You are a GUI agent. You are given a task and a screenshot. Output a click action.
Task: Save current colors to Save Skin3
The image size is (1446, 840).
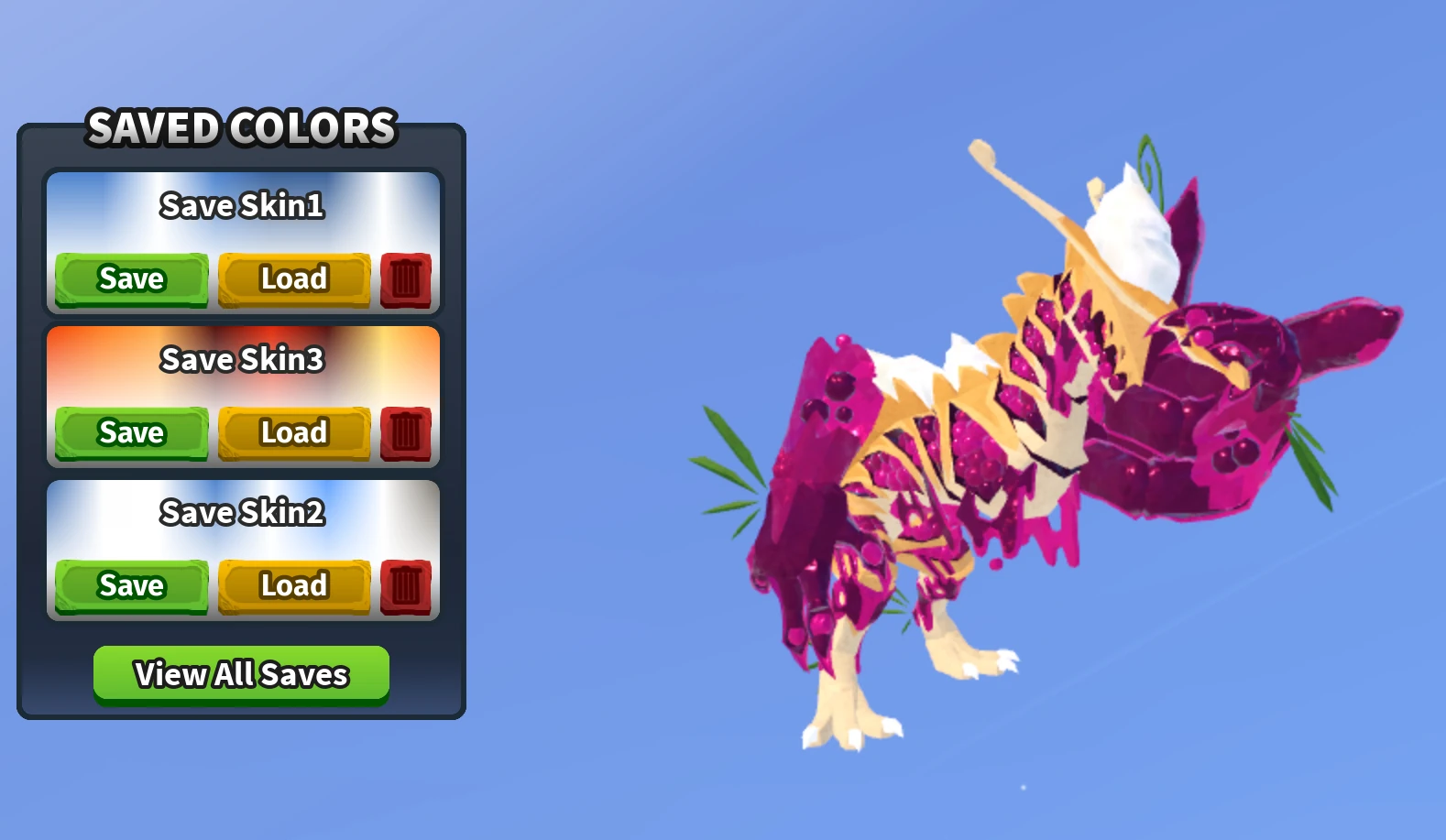pyautogui.click(x=130, y=432)
